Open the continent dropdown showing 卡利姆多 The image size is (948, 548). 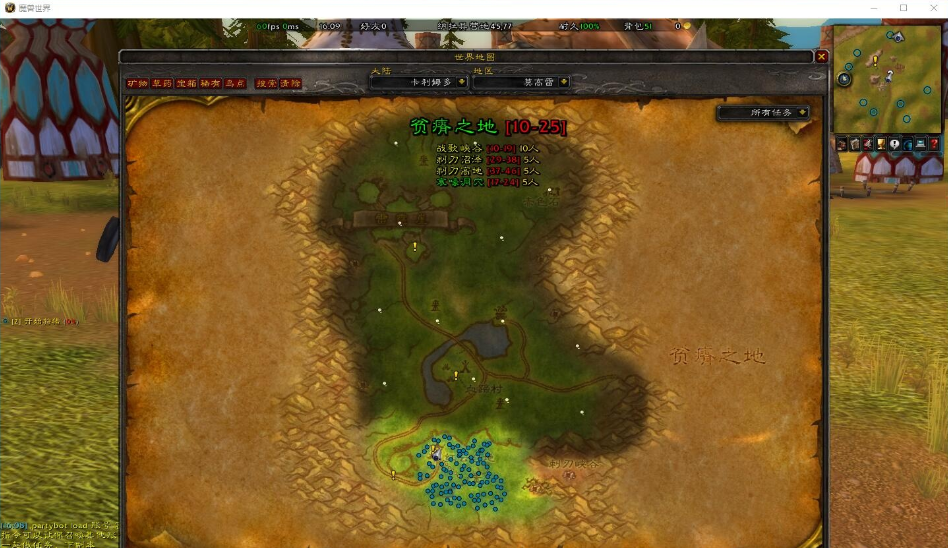(x=418, y=82)
